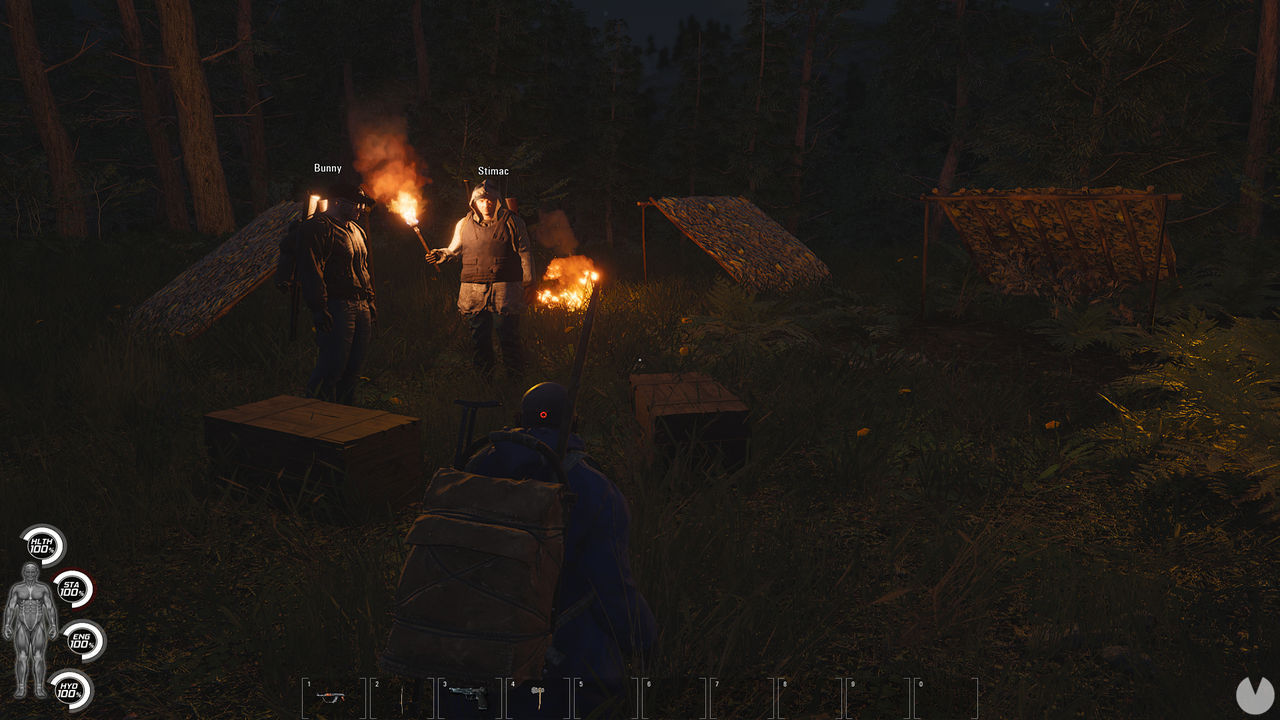Image resolution: width=1280 pixels, height=720 pixels.
Task: Click the Stimac player nametag
Action: tap(493, 171)
